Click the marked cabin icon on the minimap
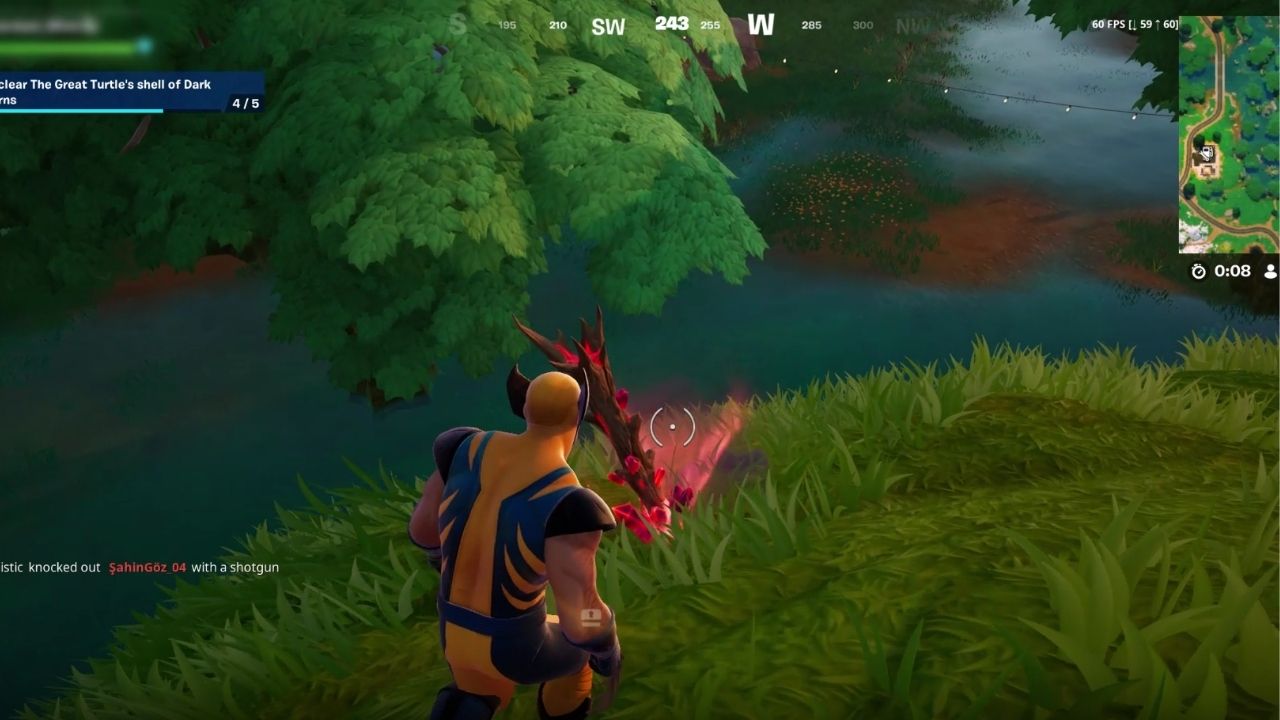 click(x=1208, y=153)
